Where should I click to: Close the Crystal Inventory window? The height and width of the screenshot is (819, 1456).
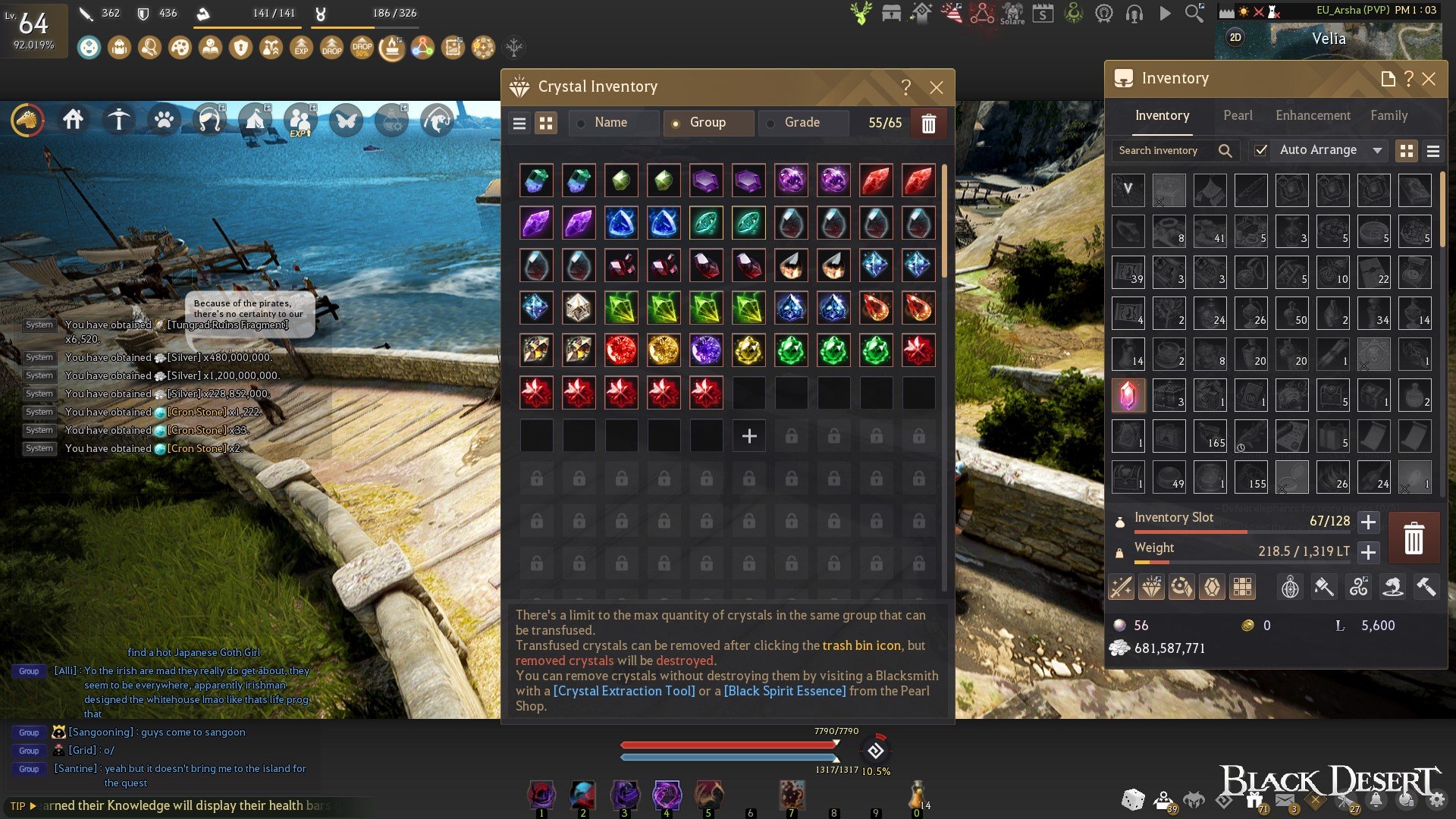tap(937, 88)
